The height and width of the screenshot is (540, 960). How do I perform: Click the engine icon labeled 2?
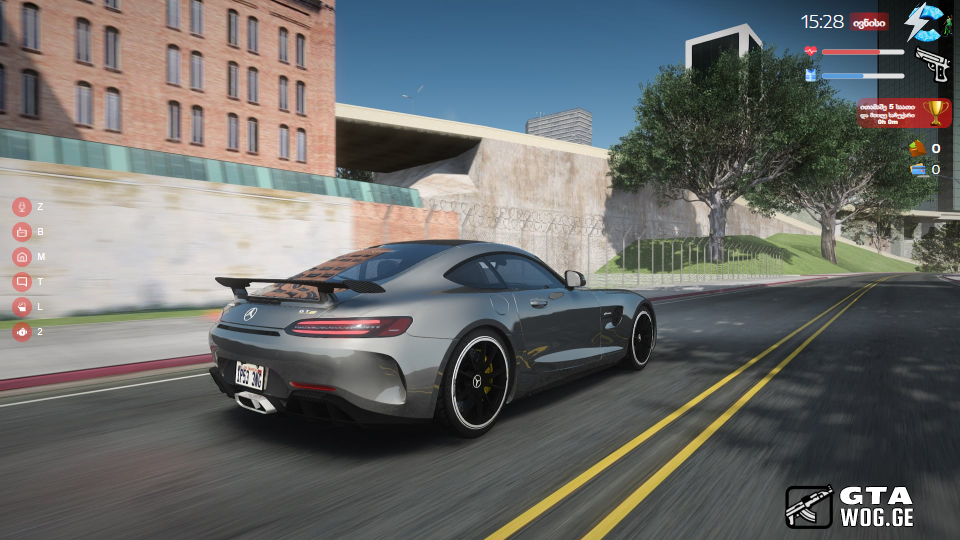[x=21, y=332]
